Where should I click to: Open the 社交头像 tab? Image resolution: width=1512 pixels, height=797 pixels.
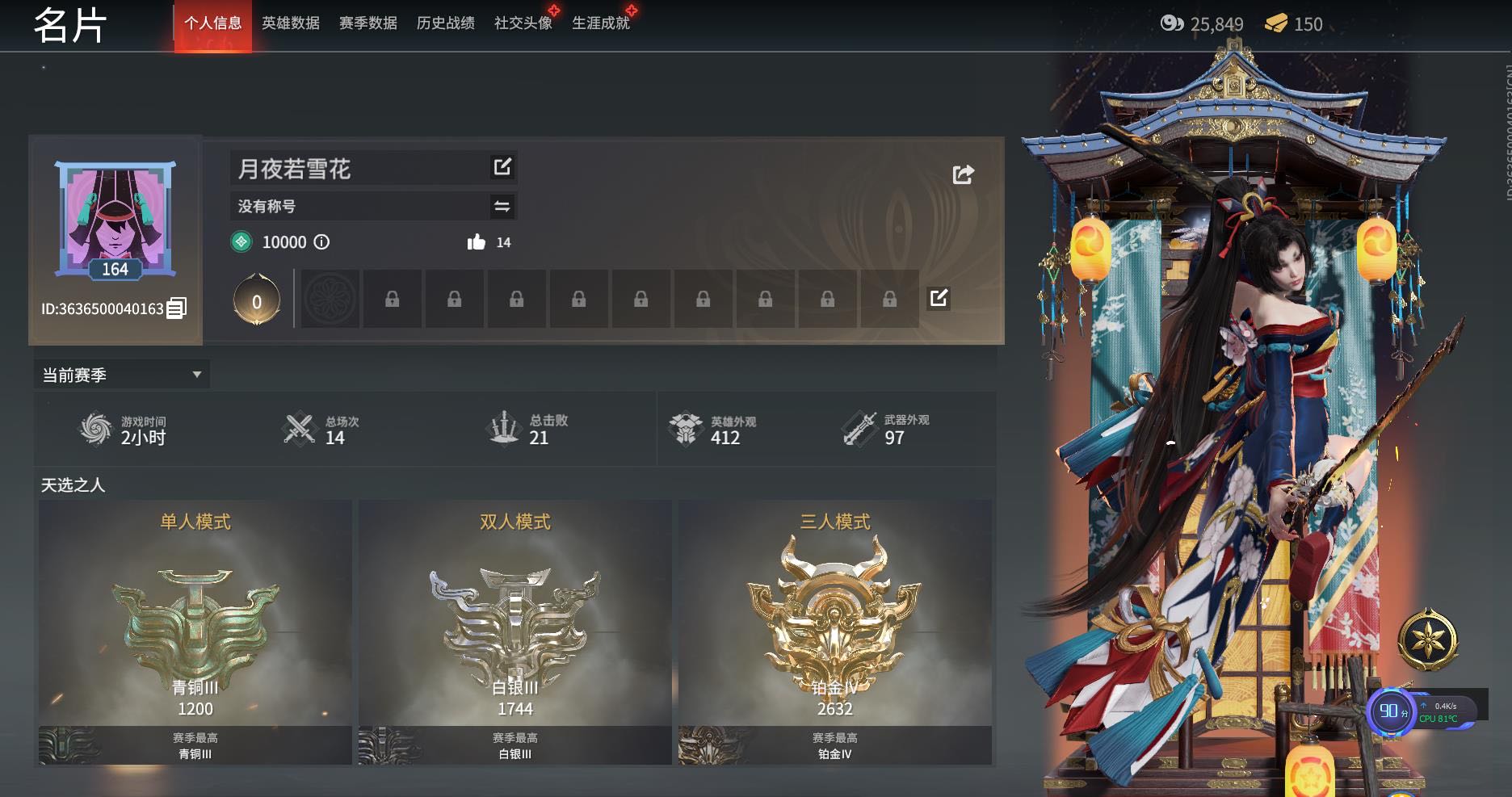(x=523, y=23)
